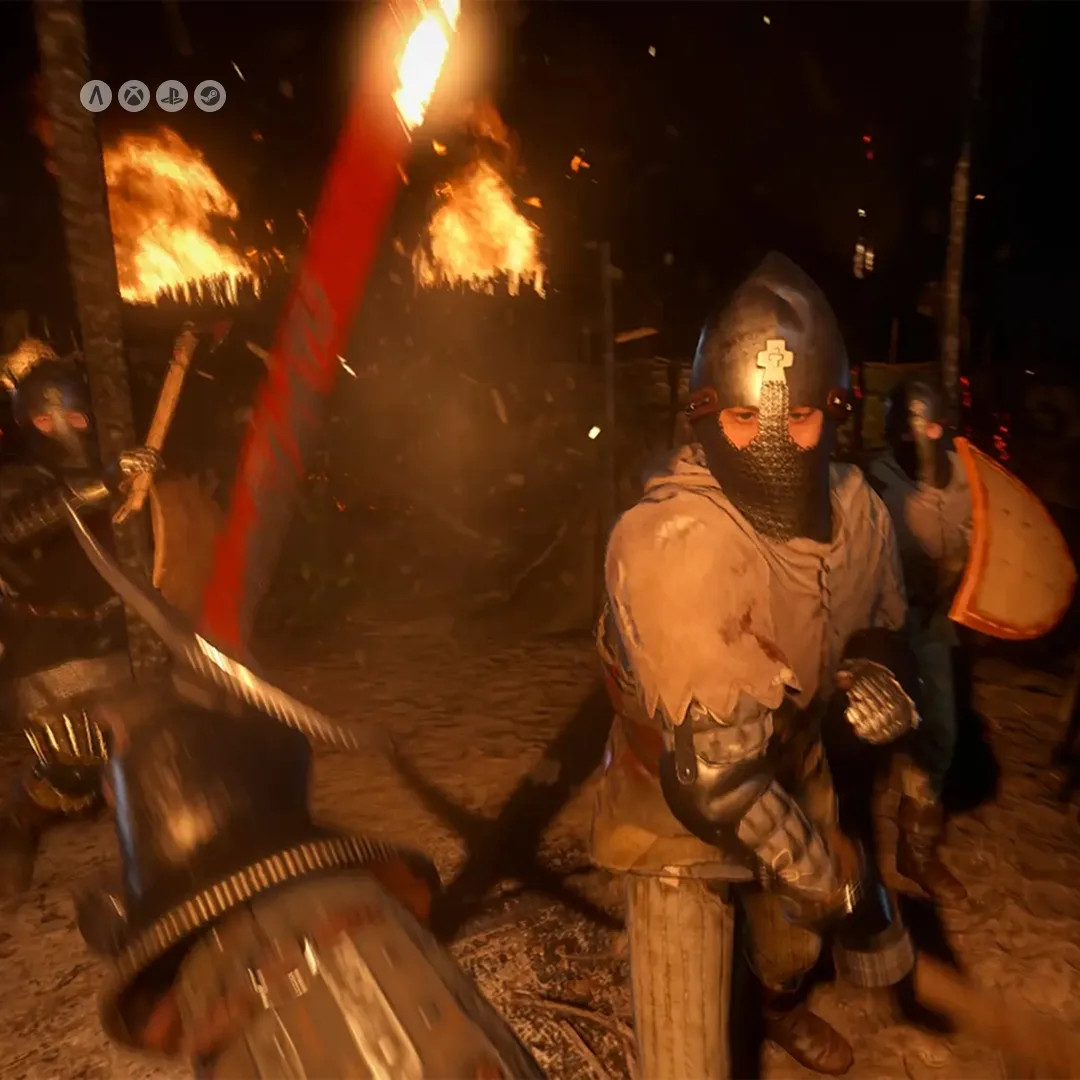Select the PlayStation logo icon

pyautogui.click(x=172, y=96)
